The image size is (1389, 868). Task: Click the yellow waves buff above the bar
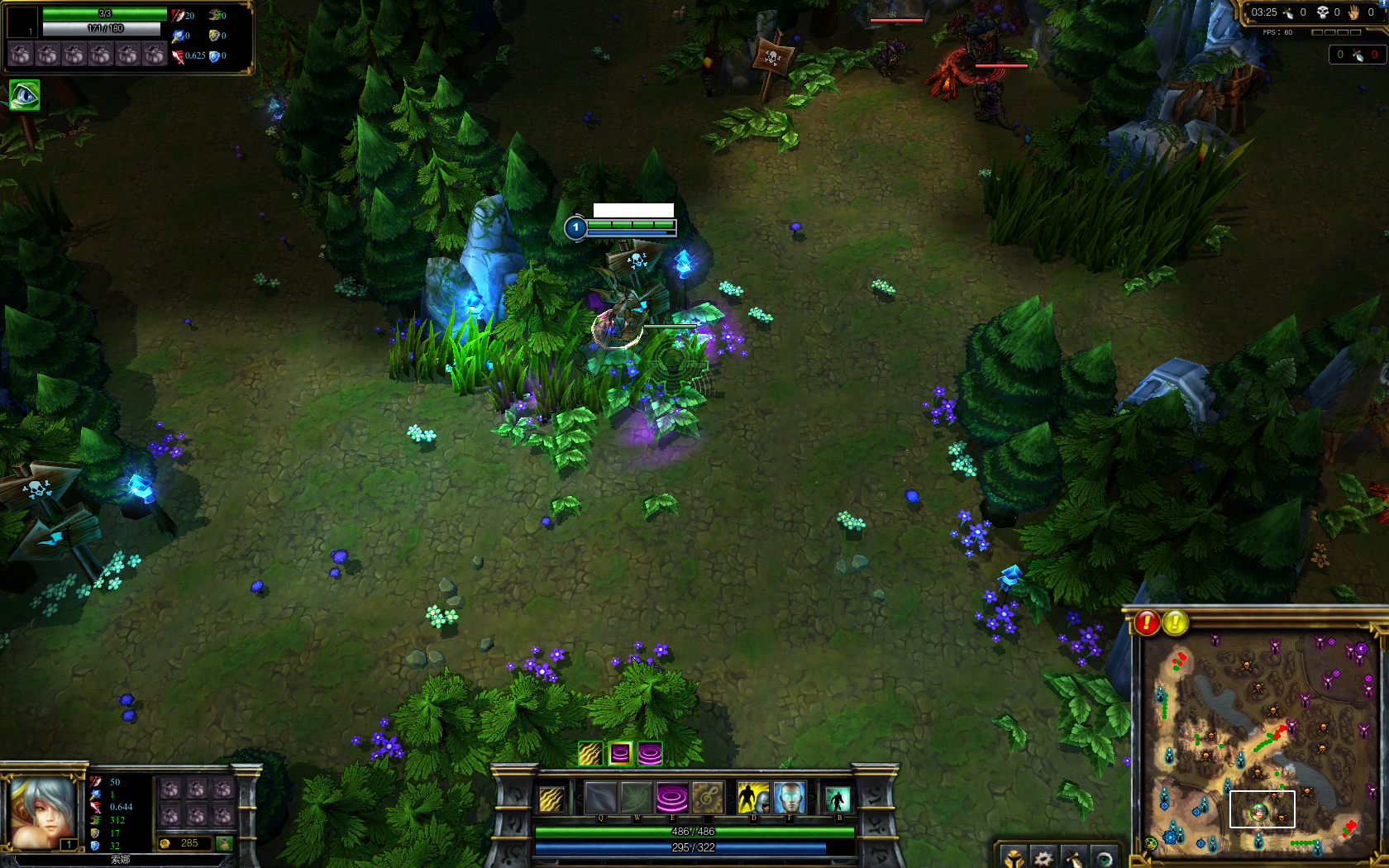click(x=589, y=753)
